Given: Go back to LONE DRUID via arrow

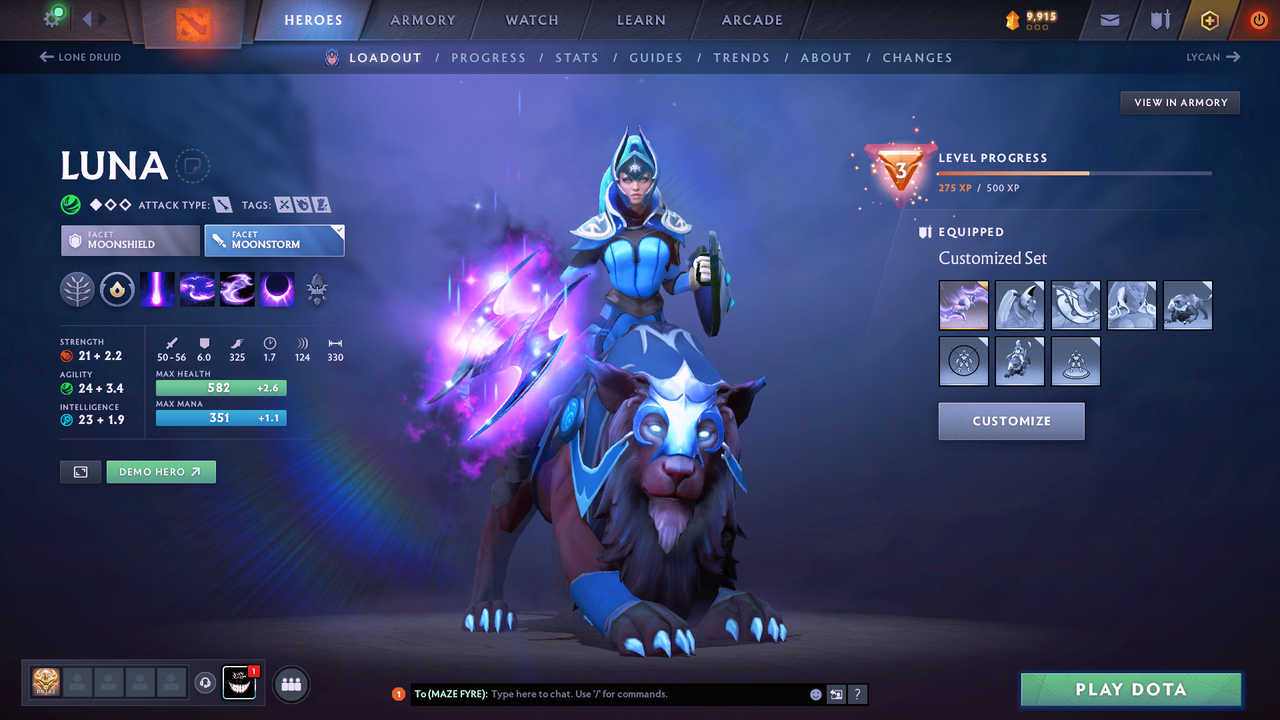Looking at the screenshot, I should point(80,57).
